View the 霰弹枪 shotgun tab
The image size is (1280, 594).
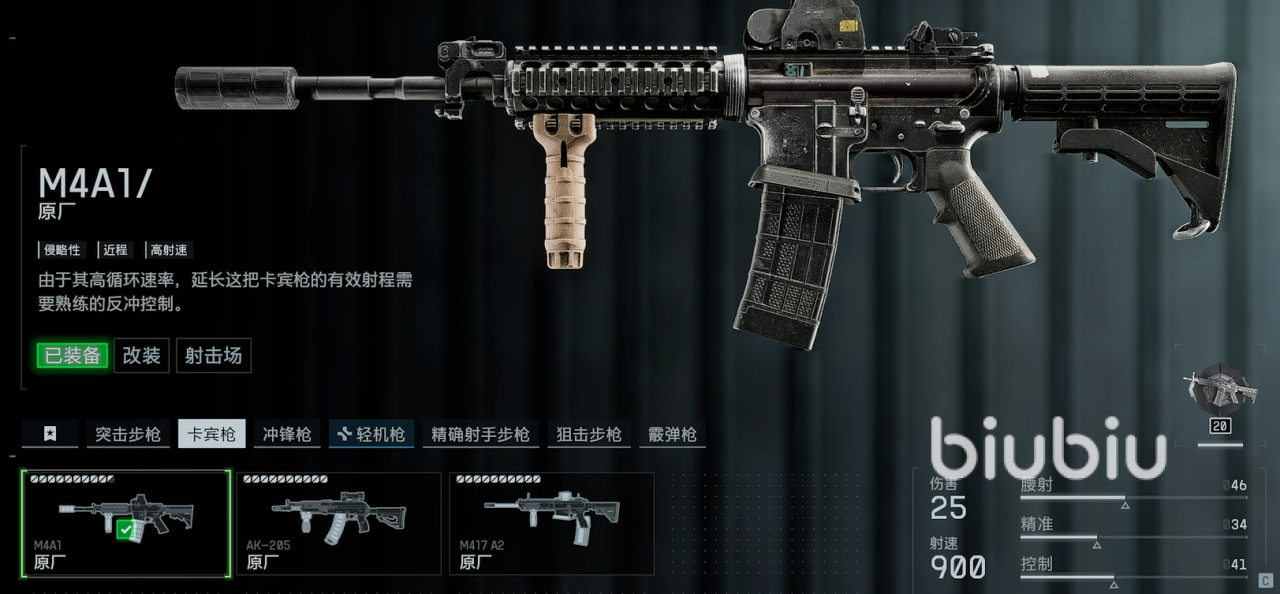click(672, 434)
